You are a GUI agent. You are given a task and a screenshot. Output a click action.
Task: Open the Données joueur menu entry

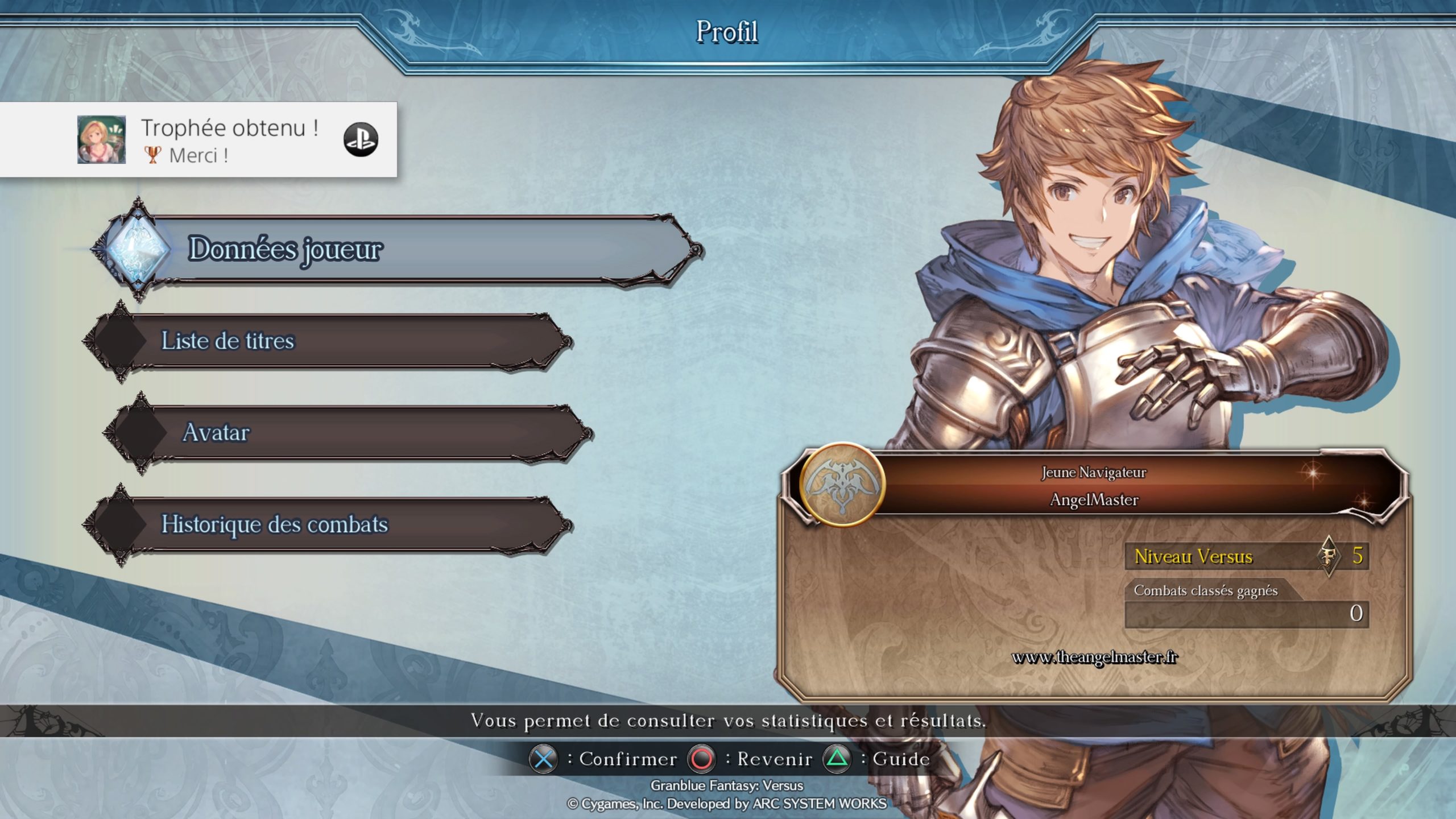398,249
